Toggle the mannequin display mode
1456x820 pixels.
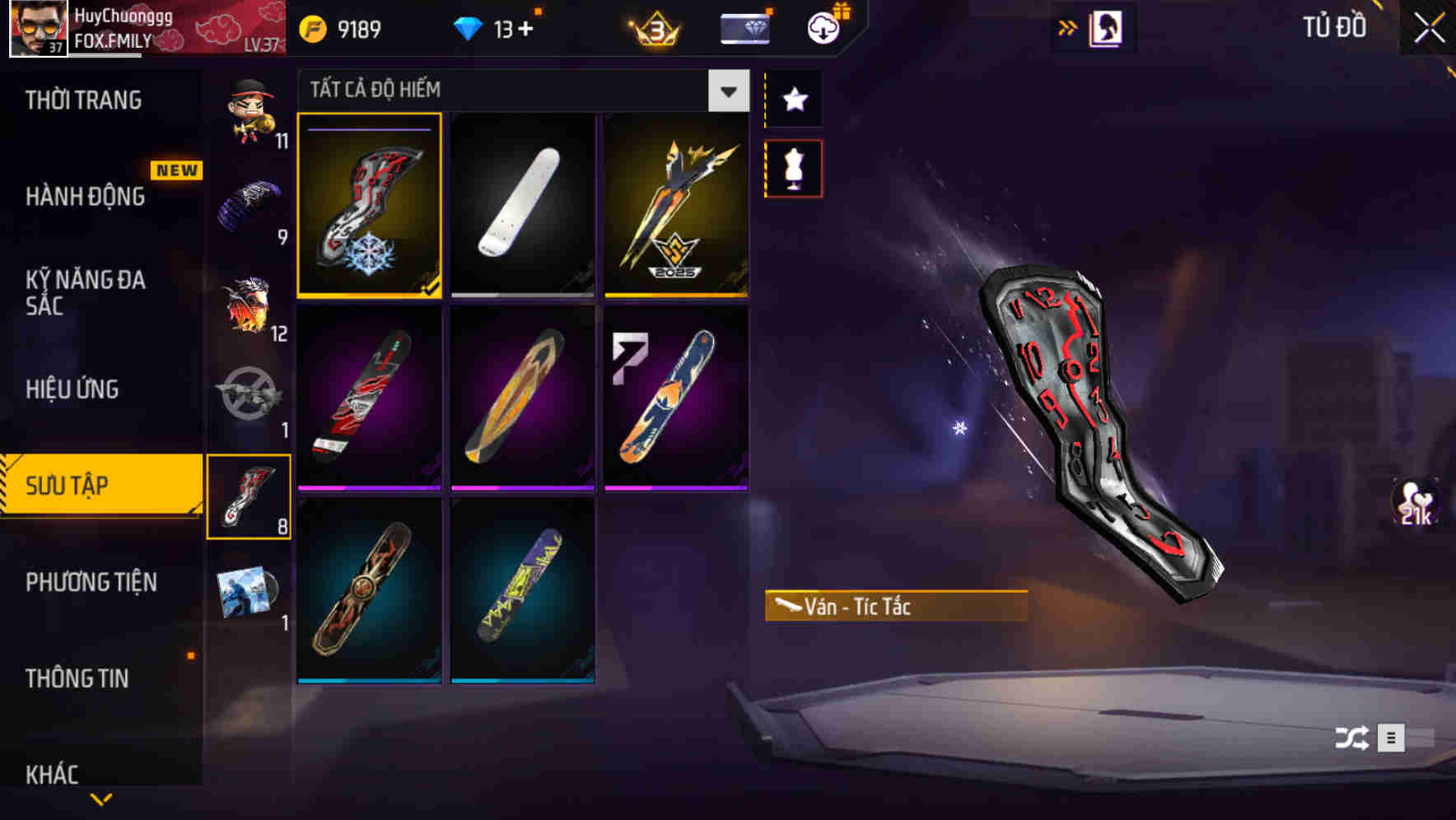793,167
